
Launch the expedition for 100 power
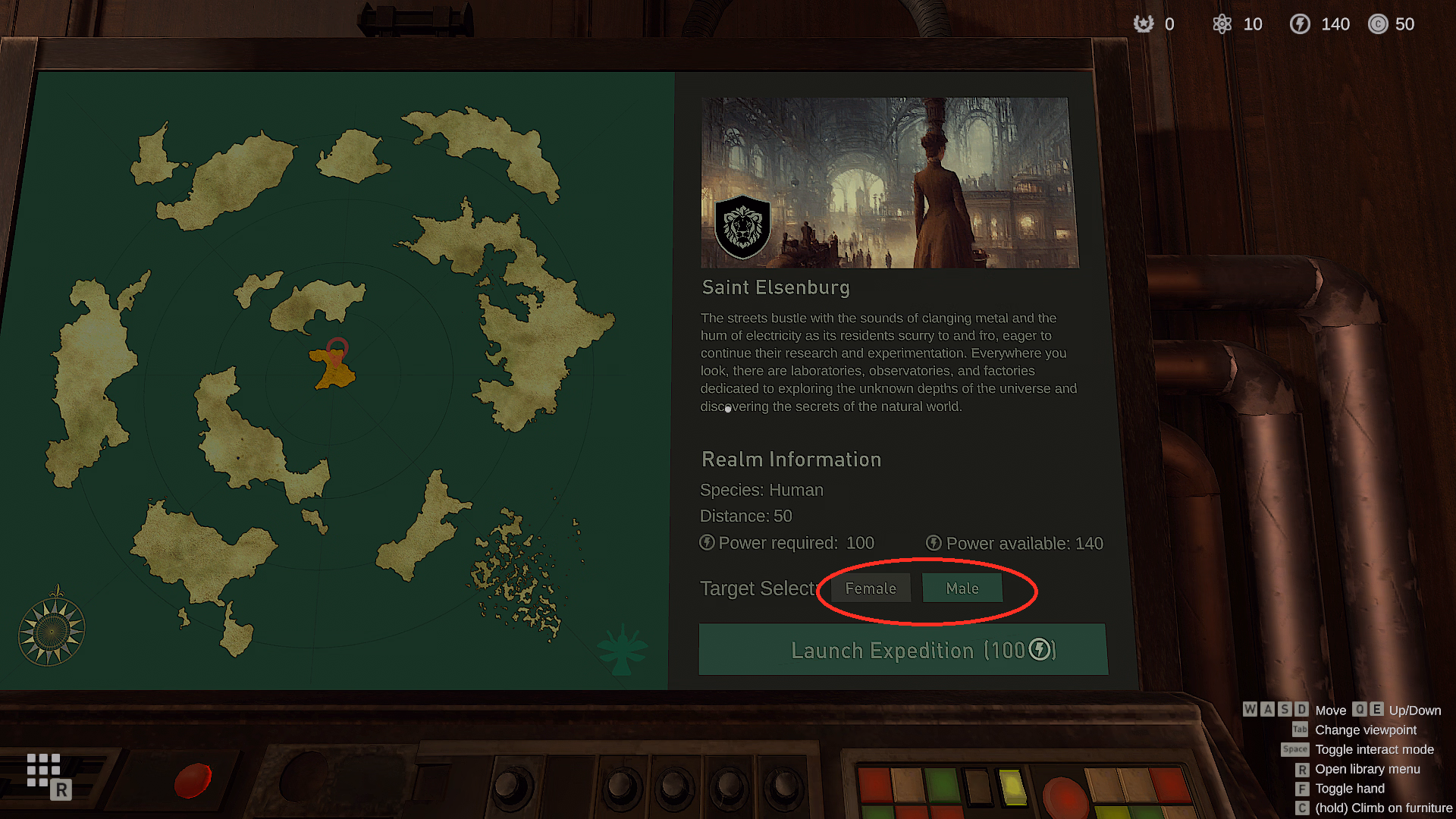point(902,650)
